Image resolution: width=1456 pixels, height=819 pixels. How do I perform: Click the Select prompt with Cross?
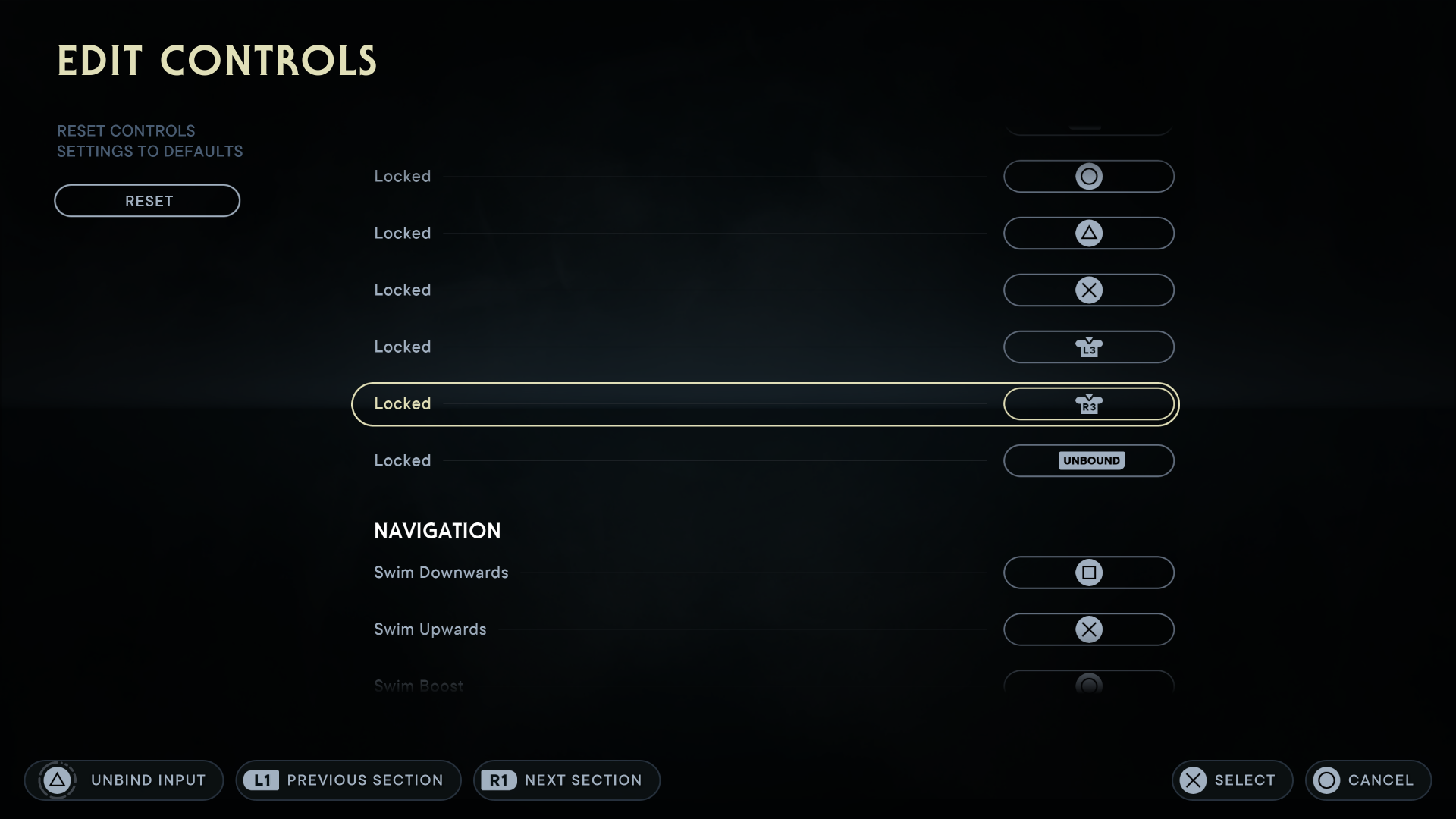[x=1231, y=780]
